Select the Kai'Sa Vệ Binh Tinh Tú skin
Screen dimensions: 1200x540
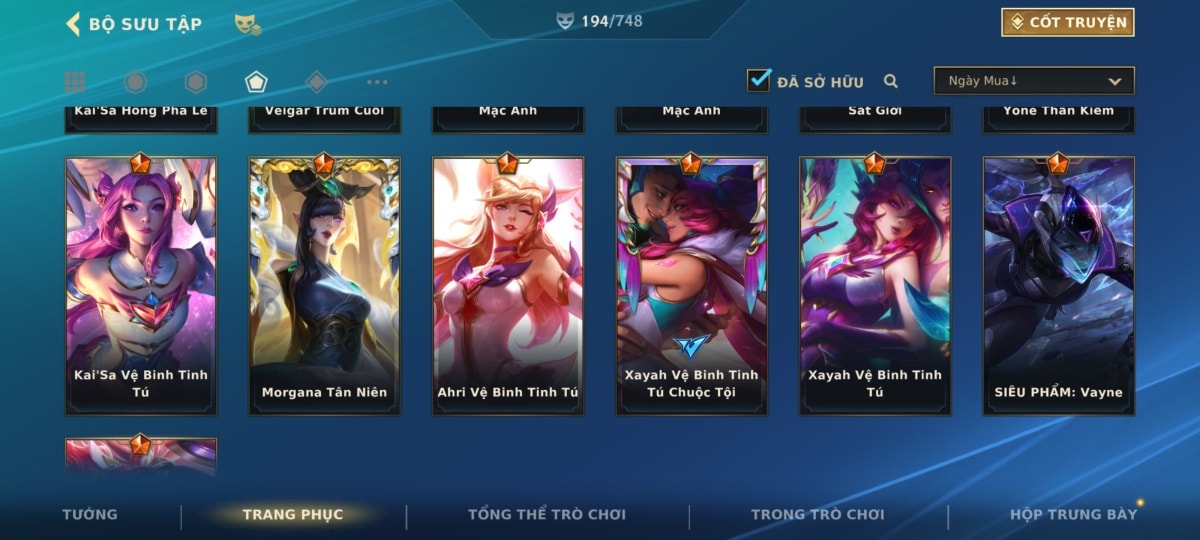pyautogui.click(x=141, y=285)
